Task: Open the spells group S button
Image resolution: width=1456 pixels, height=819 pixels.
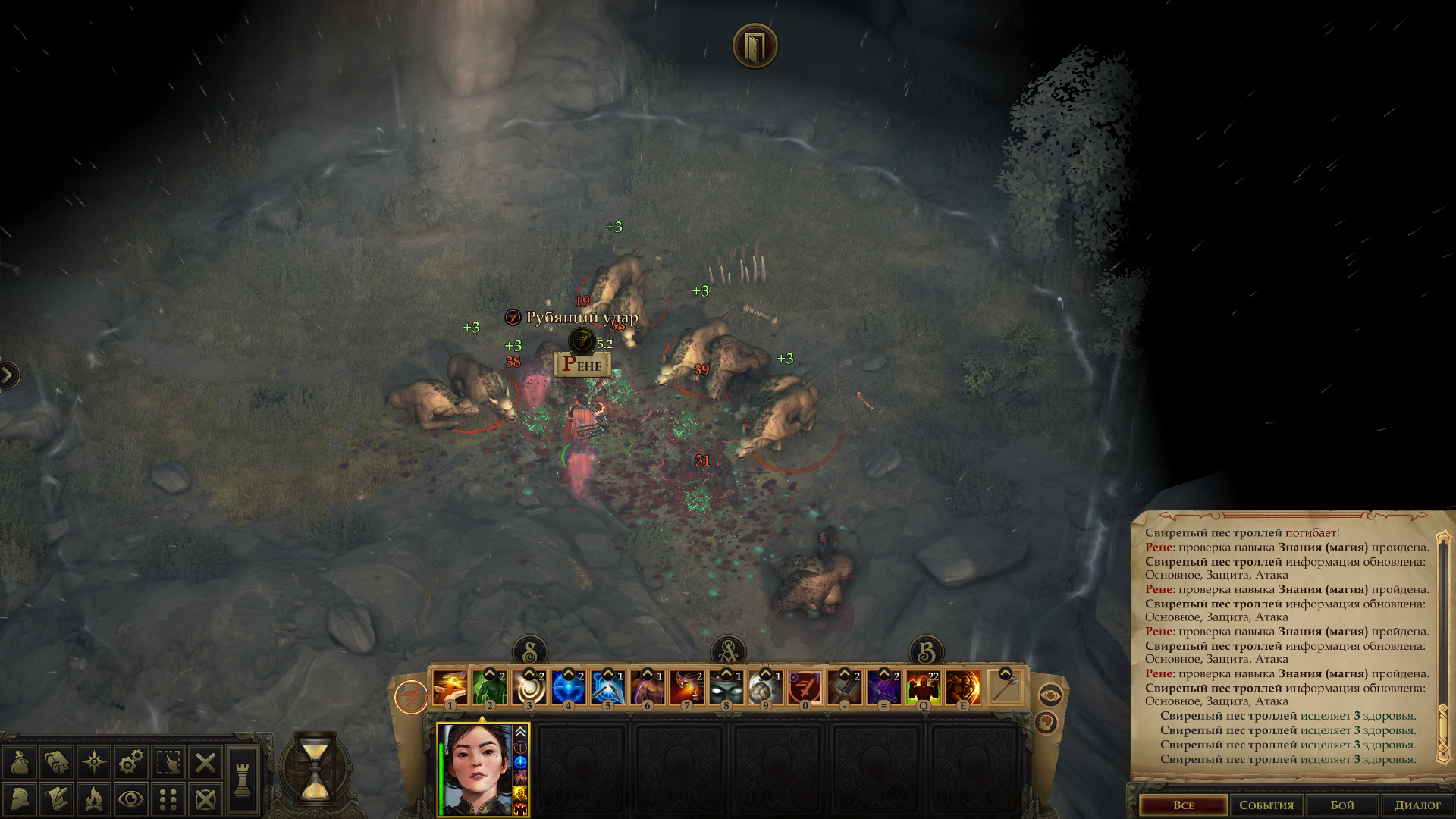Action: coord(530,651)
